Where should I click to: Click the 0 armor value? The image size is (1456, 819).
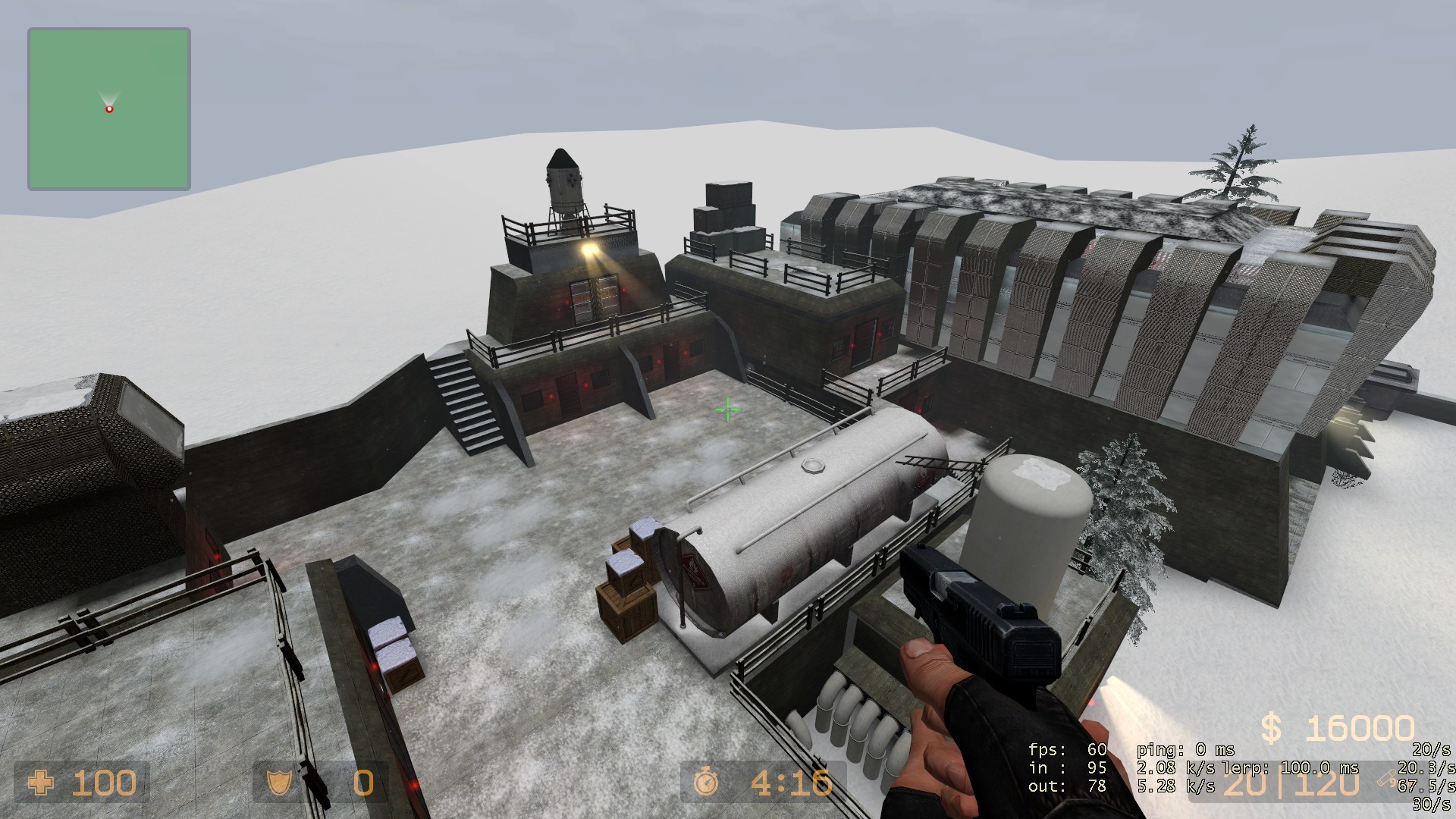click(364, 783)
